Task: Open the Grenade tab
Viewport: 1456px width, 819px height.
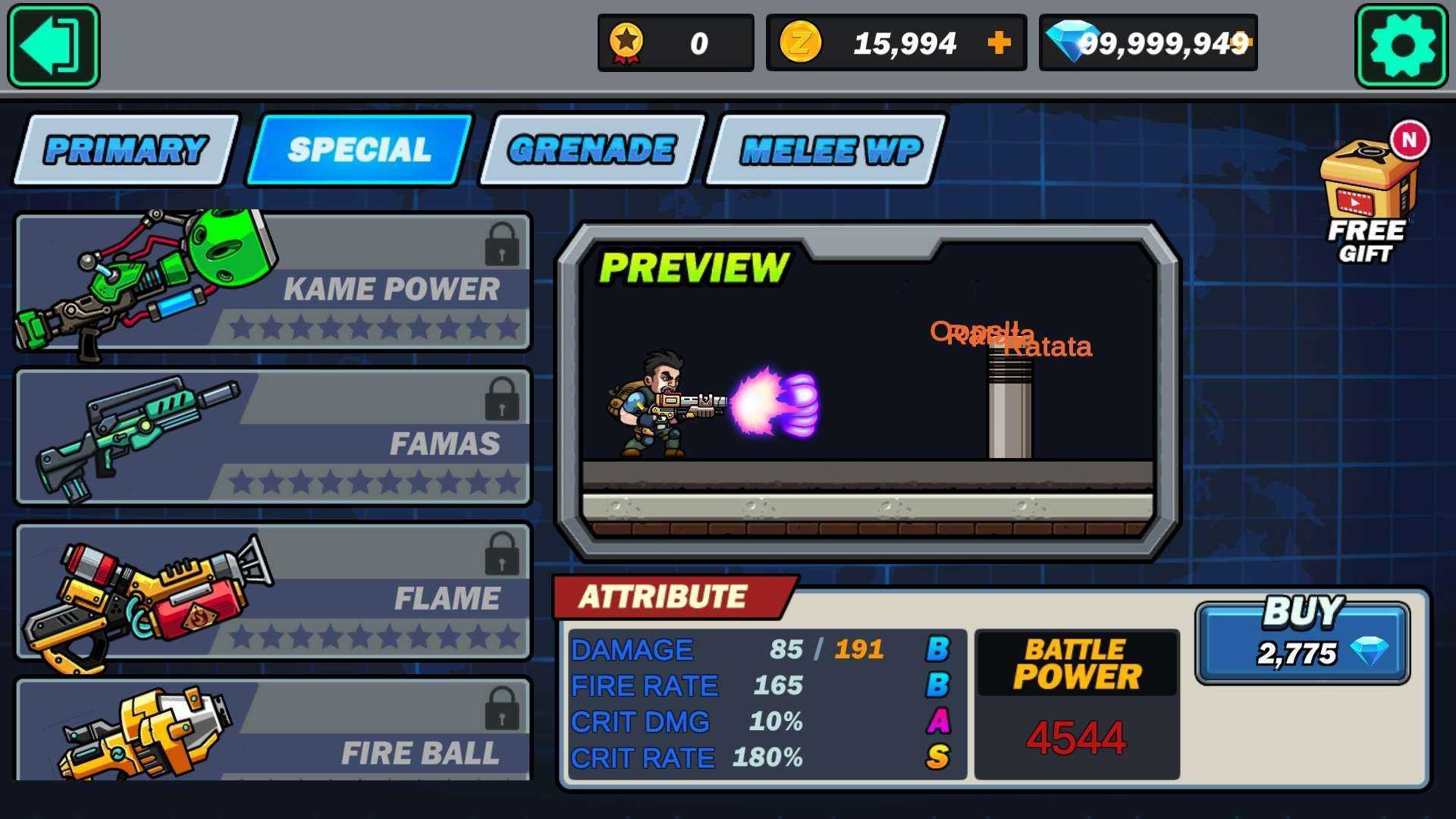Action: point(591,149)
